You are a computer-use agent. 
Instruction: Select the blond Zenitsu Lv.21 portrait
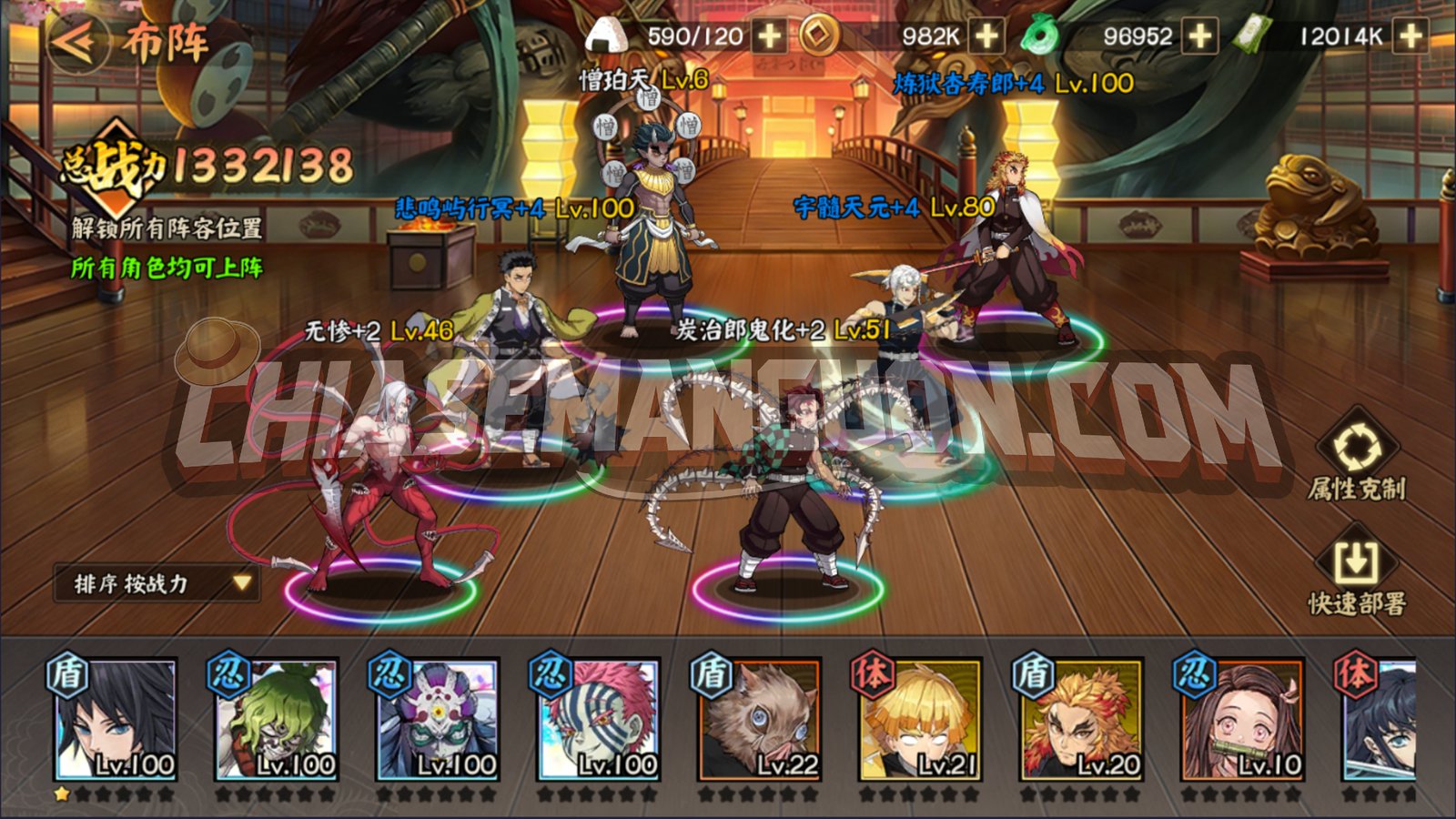(920, 721)
